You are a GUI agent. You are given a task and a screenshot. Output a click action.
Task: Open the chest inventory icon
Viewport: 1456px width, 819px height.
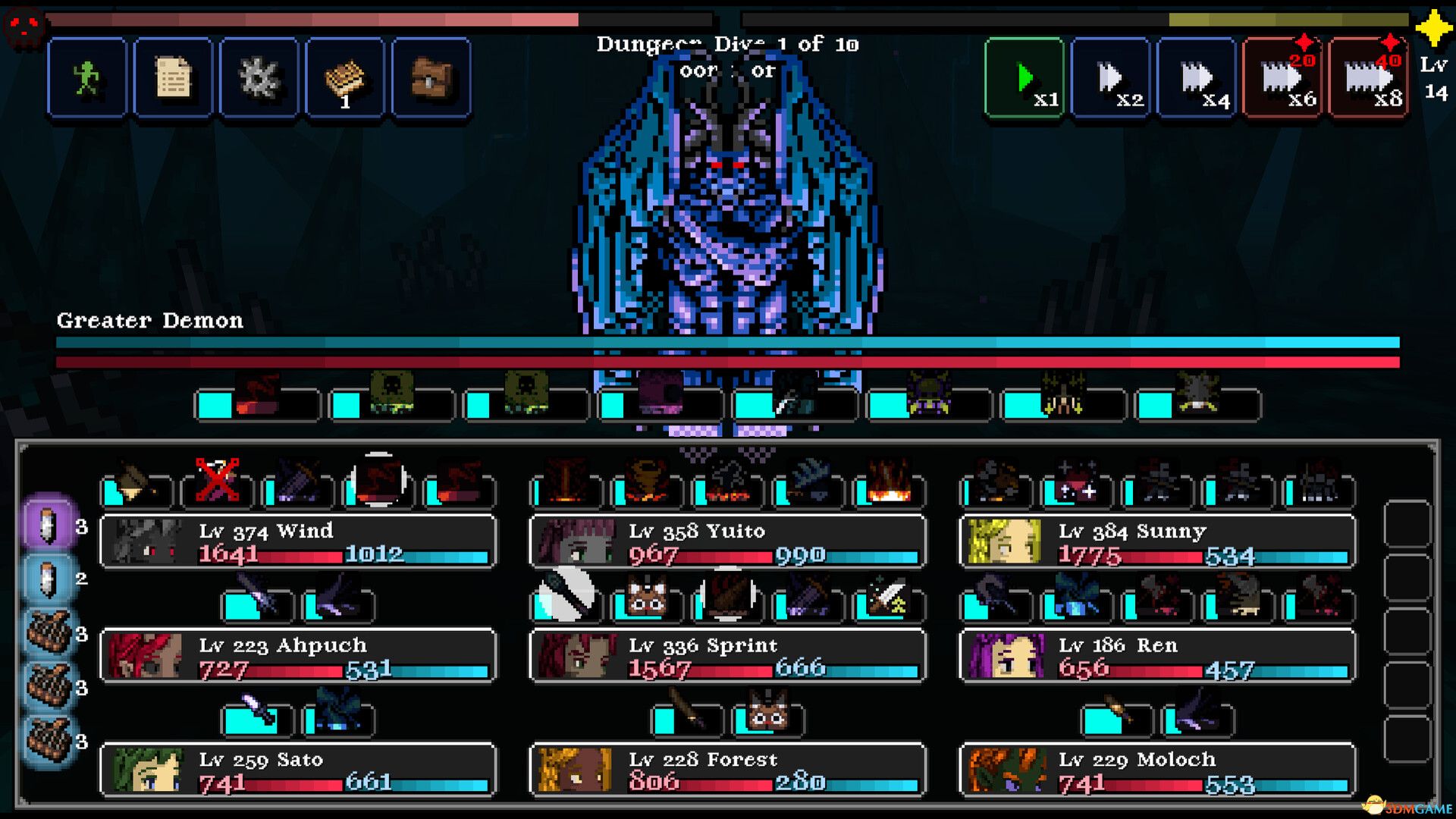[x=431, y=77]
